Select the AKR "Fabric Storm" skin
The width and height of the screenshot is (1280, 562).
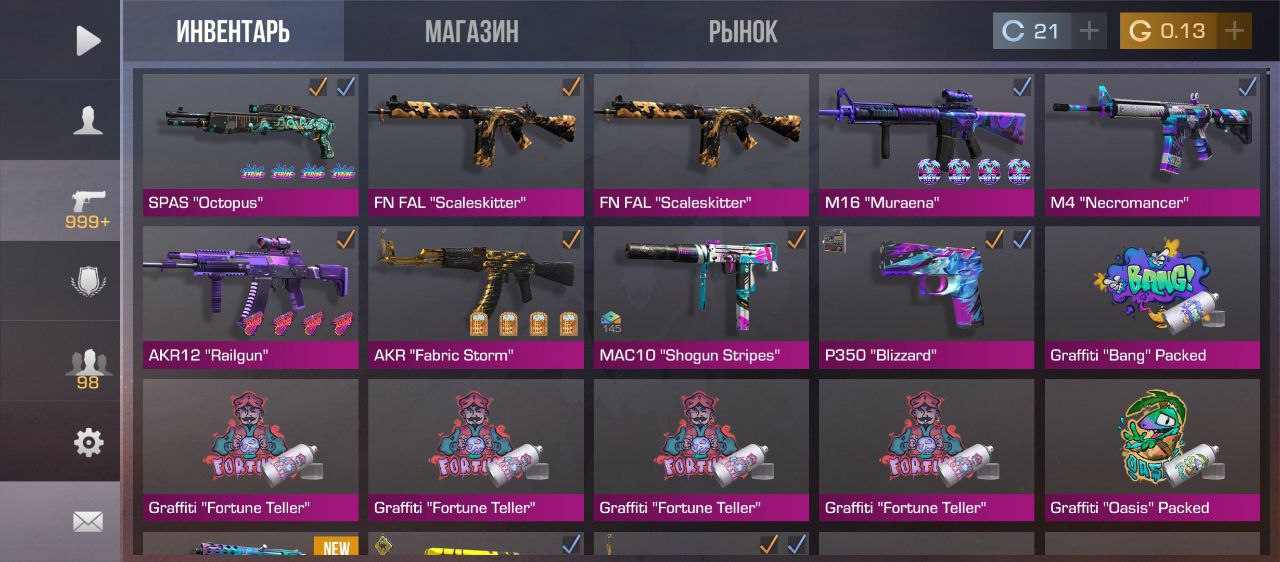[476, 297]
